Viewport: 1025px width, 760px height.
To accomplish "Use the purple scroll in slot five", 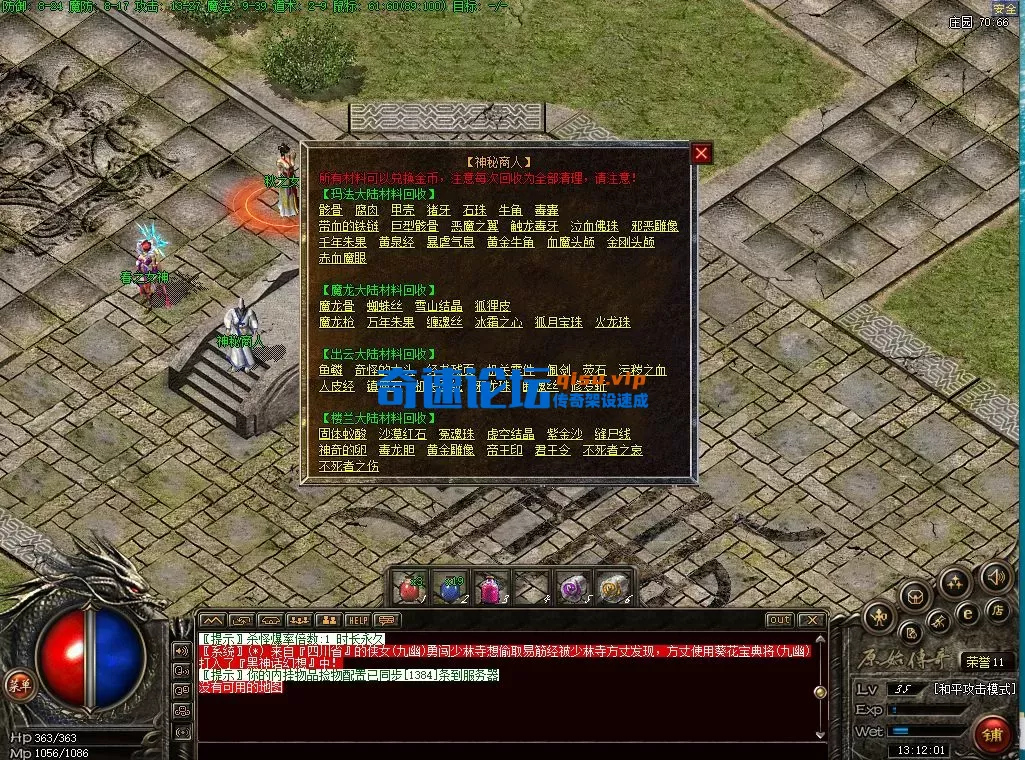I will click(573, 588).
